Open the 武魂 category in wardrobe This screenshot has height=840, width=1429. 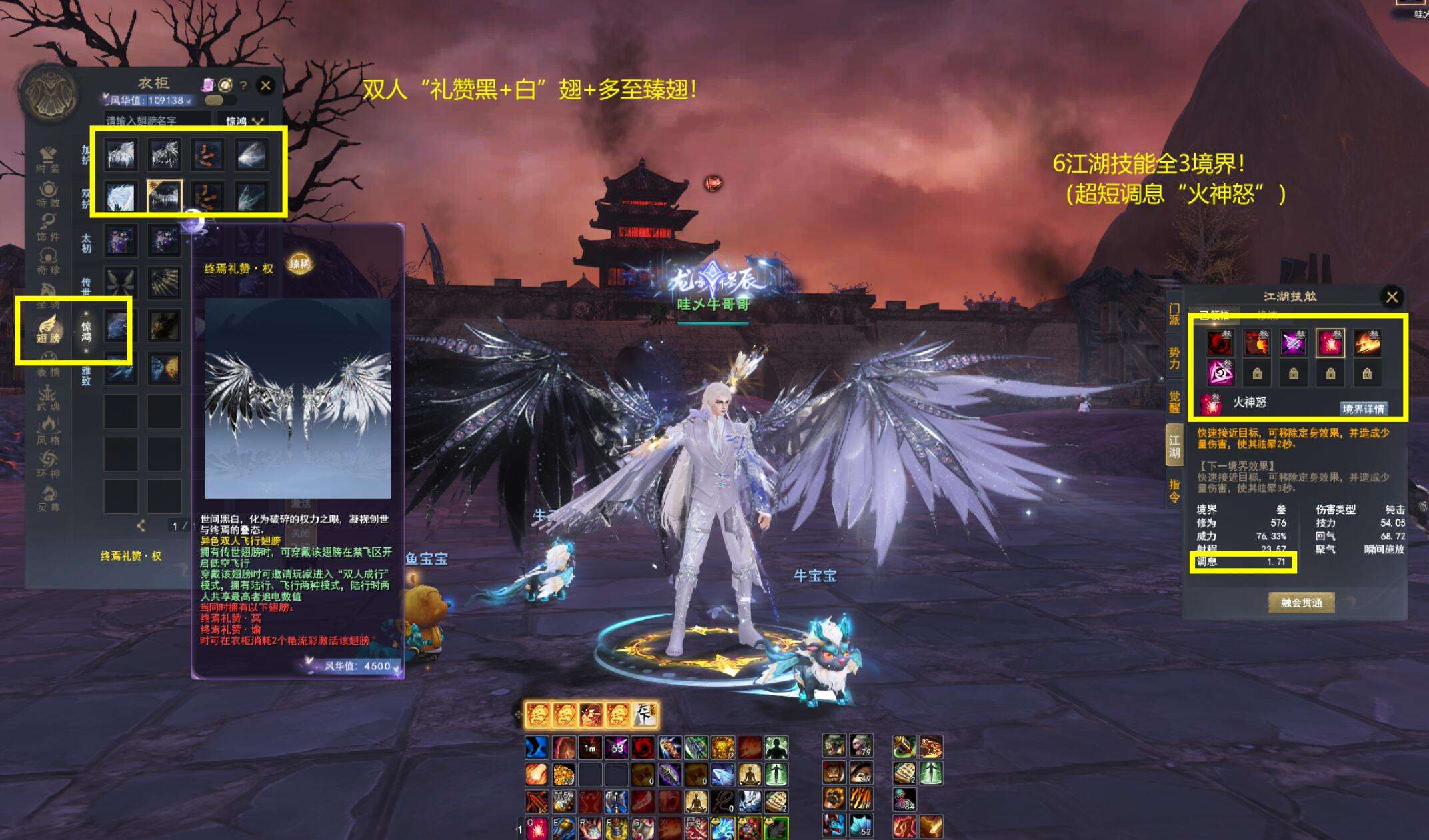(48, 398)
